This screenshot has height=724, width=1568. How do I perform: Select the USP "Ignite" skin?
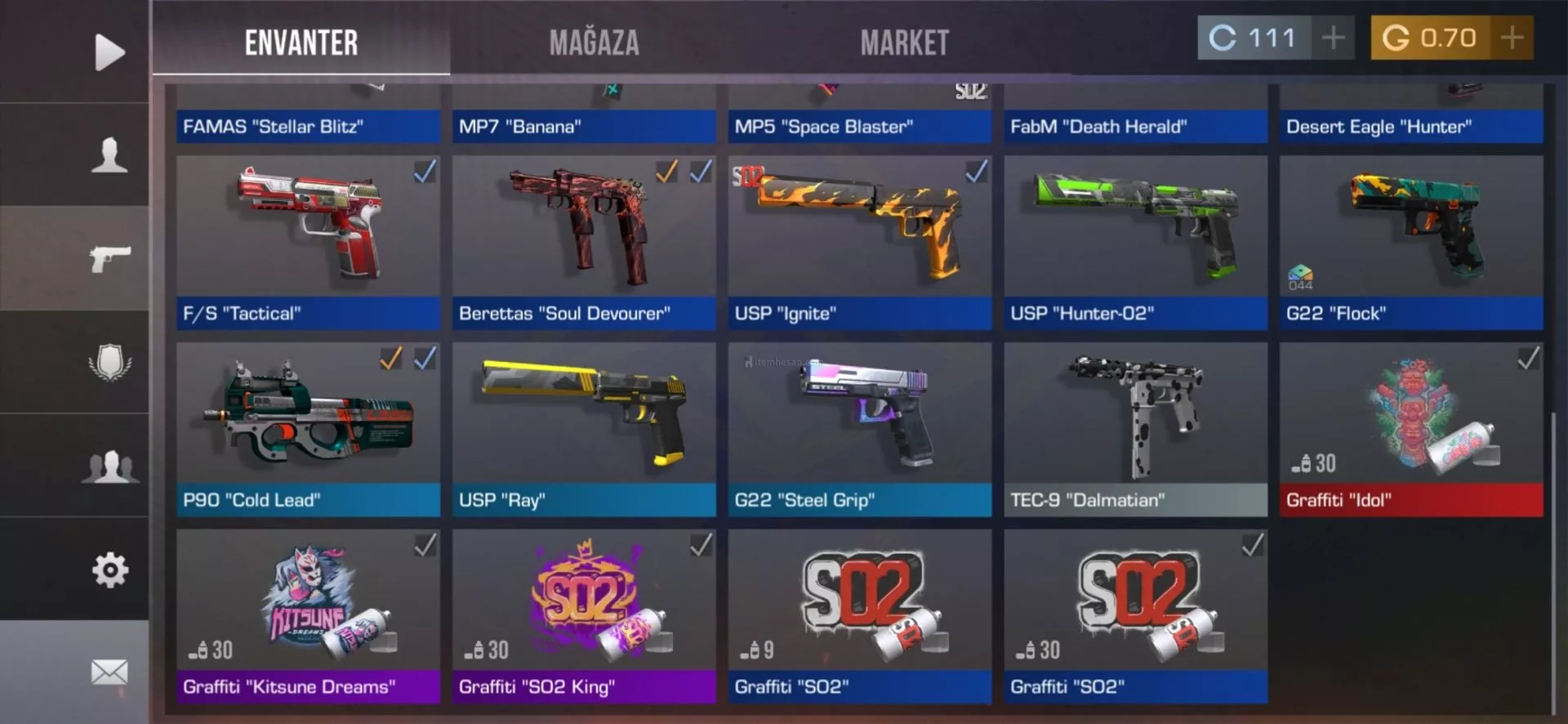coord(859,242)
